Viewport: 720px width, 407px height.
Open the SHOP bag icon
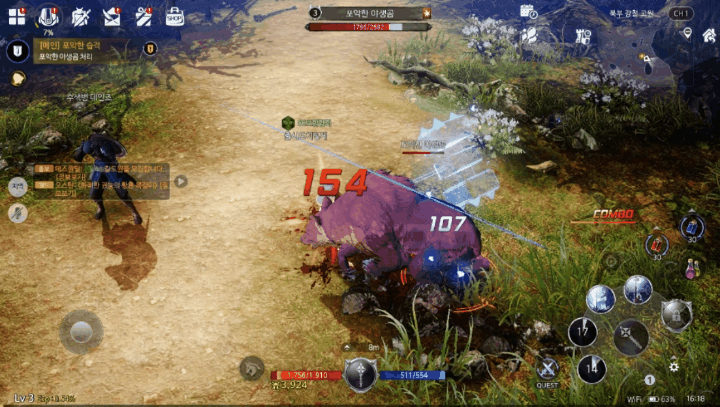(174, 16)
